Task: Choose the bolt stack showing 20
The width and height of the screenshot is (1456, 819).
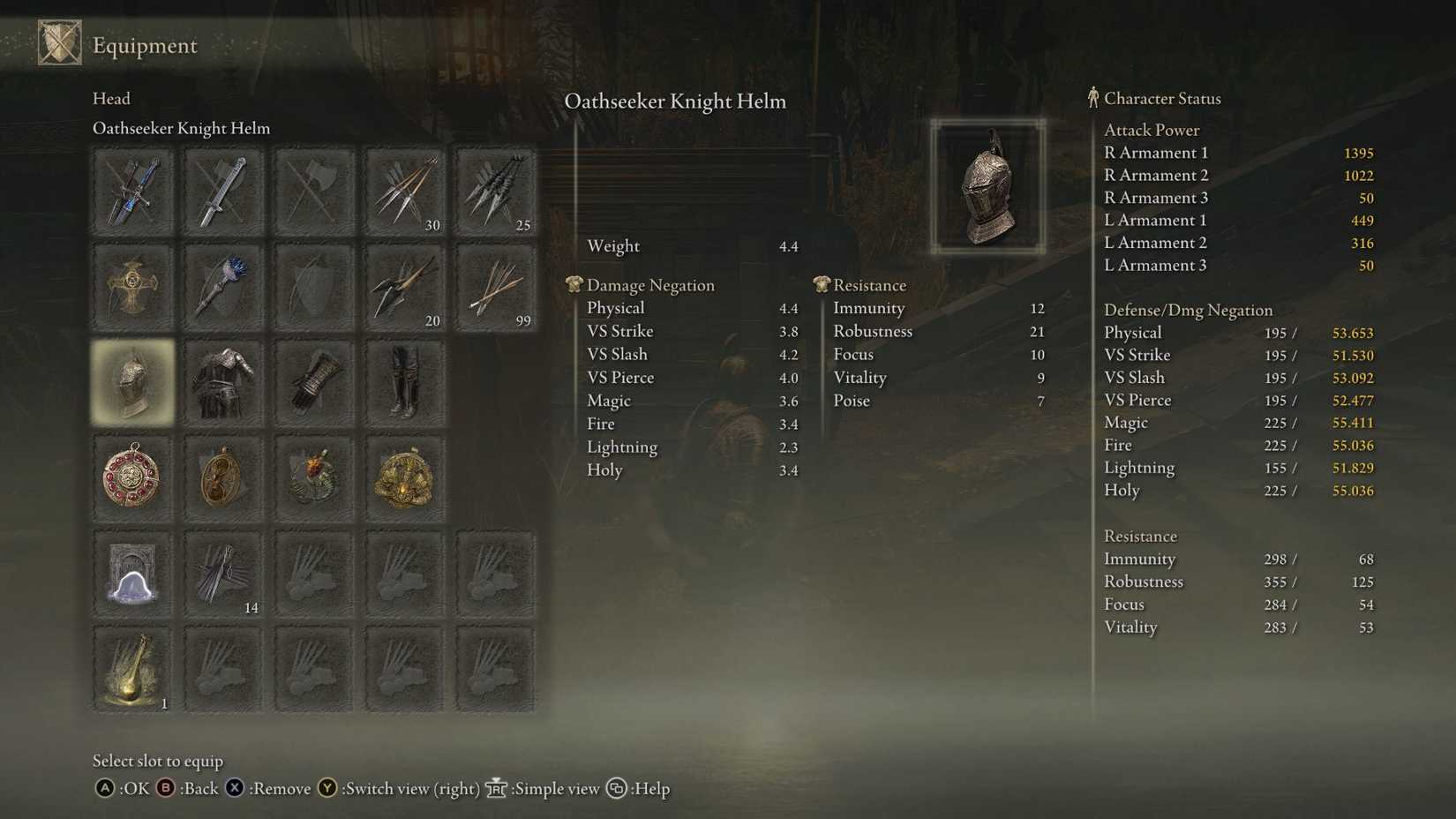Action: tap(403, 287)
